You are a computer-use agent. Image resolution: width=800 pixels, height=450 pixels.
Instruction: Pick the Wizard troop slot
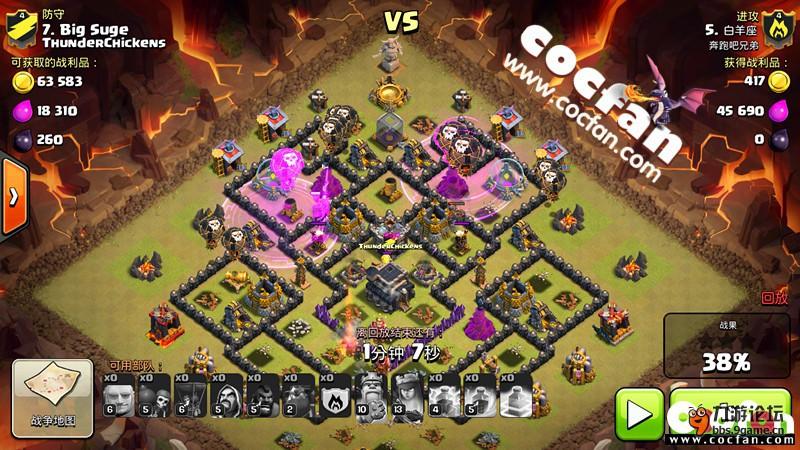228,398
